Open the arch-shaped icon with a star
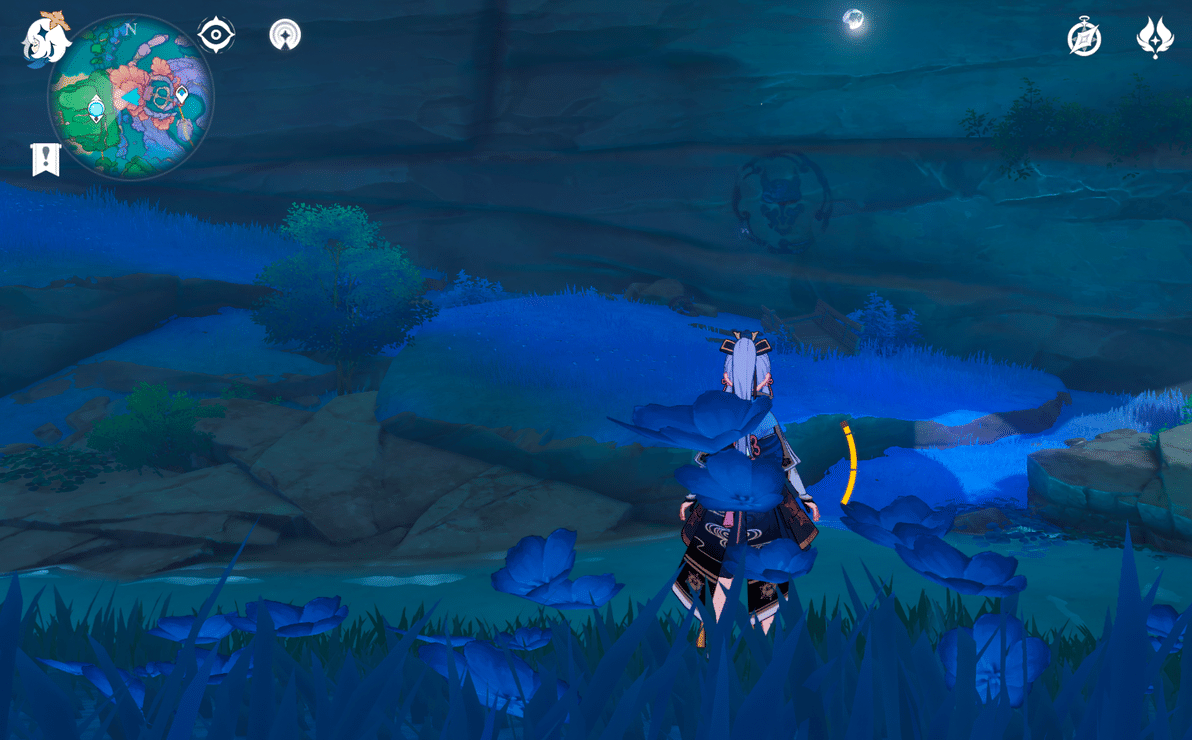Screen dimensions: 1192x740 tap(285, 35)
